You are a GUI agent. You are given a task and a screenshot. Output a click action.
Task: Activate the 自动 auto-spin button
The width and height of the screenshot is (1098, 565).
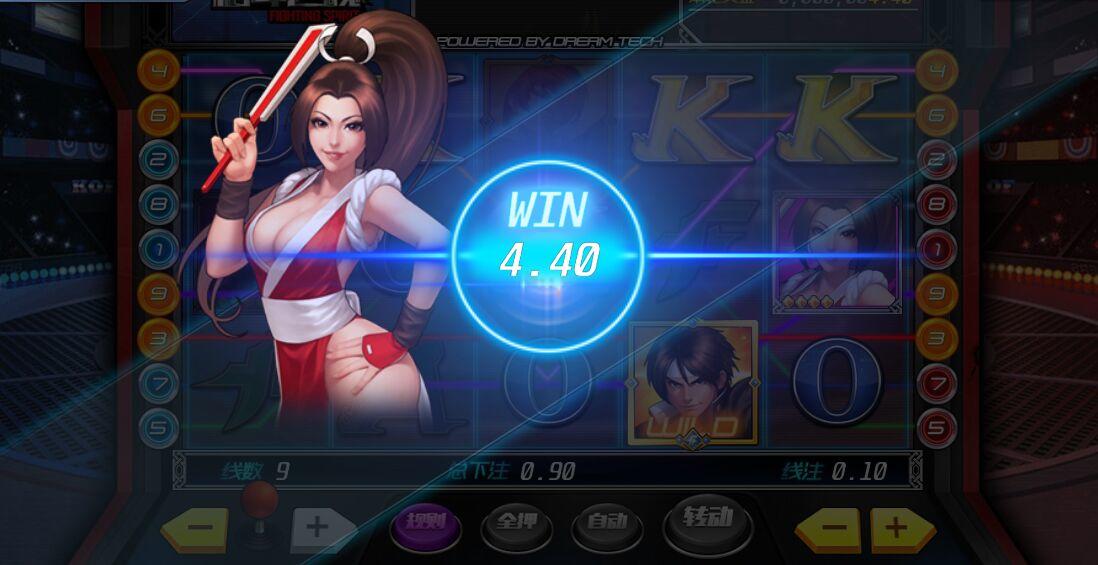coord(608,523)
